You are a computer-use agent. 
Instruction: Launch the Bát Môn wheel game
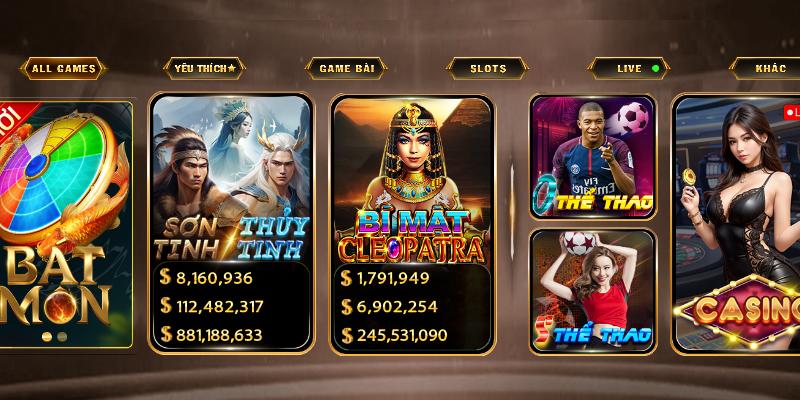tap(66, 225)
